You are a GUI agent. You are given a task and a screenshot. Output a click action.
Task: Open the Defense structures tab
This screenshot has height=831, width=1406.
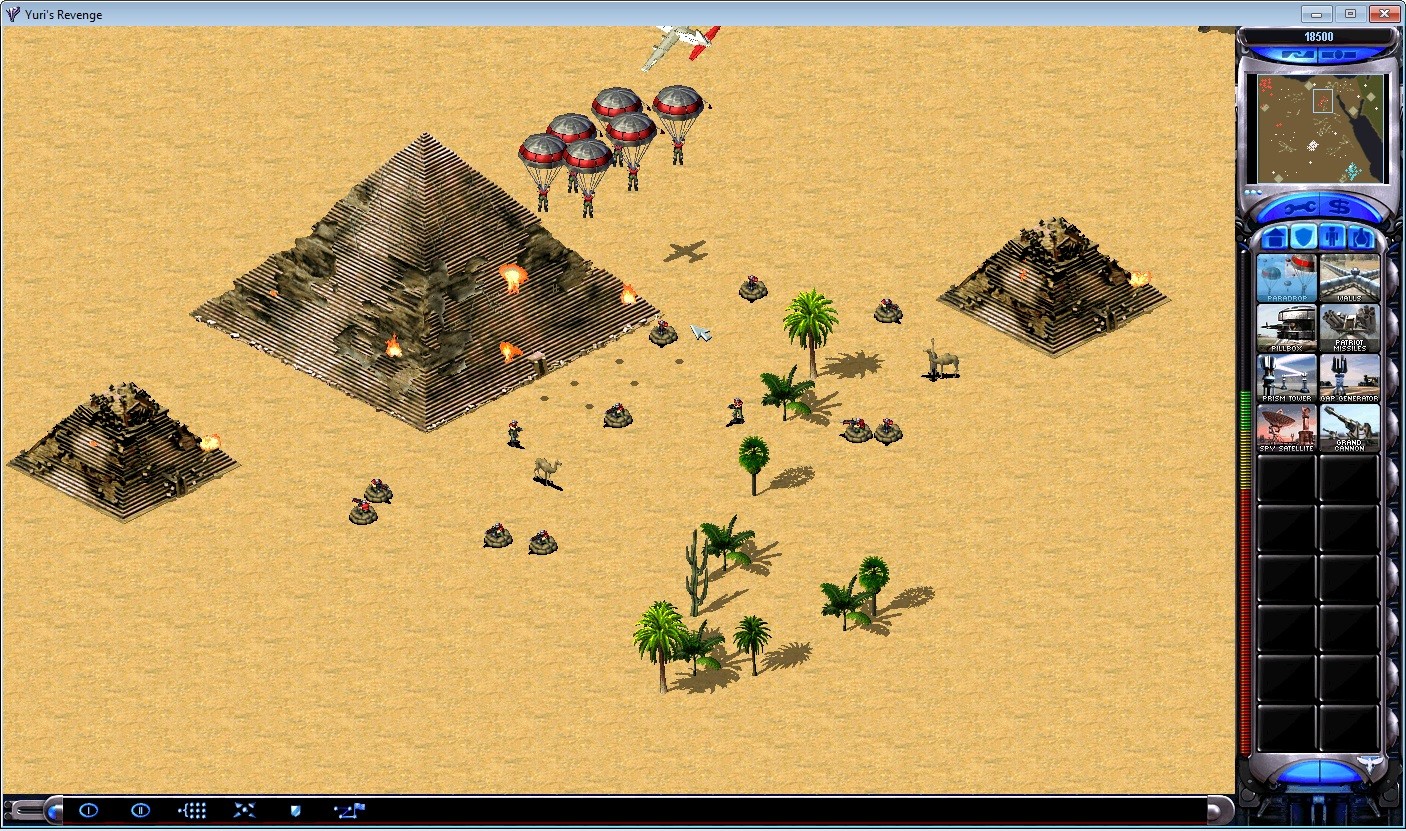point(1303,237)
